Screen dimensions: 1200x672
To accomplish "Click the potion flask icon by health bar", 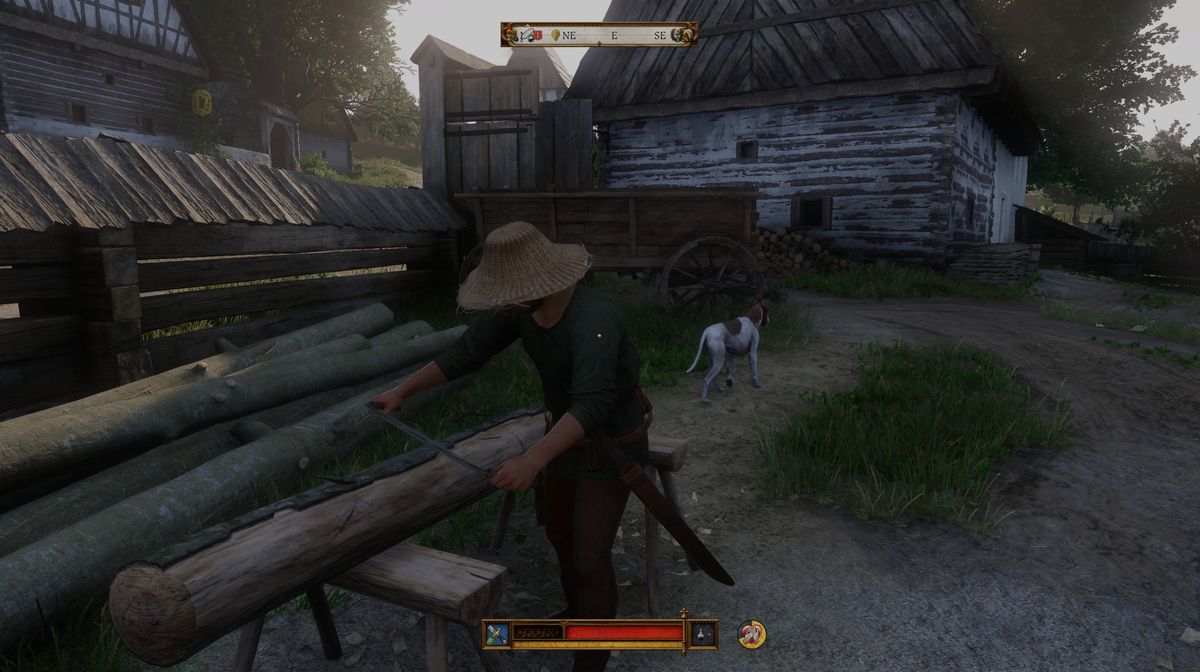I will (x=702, y=633).
